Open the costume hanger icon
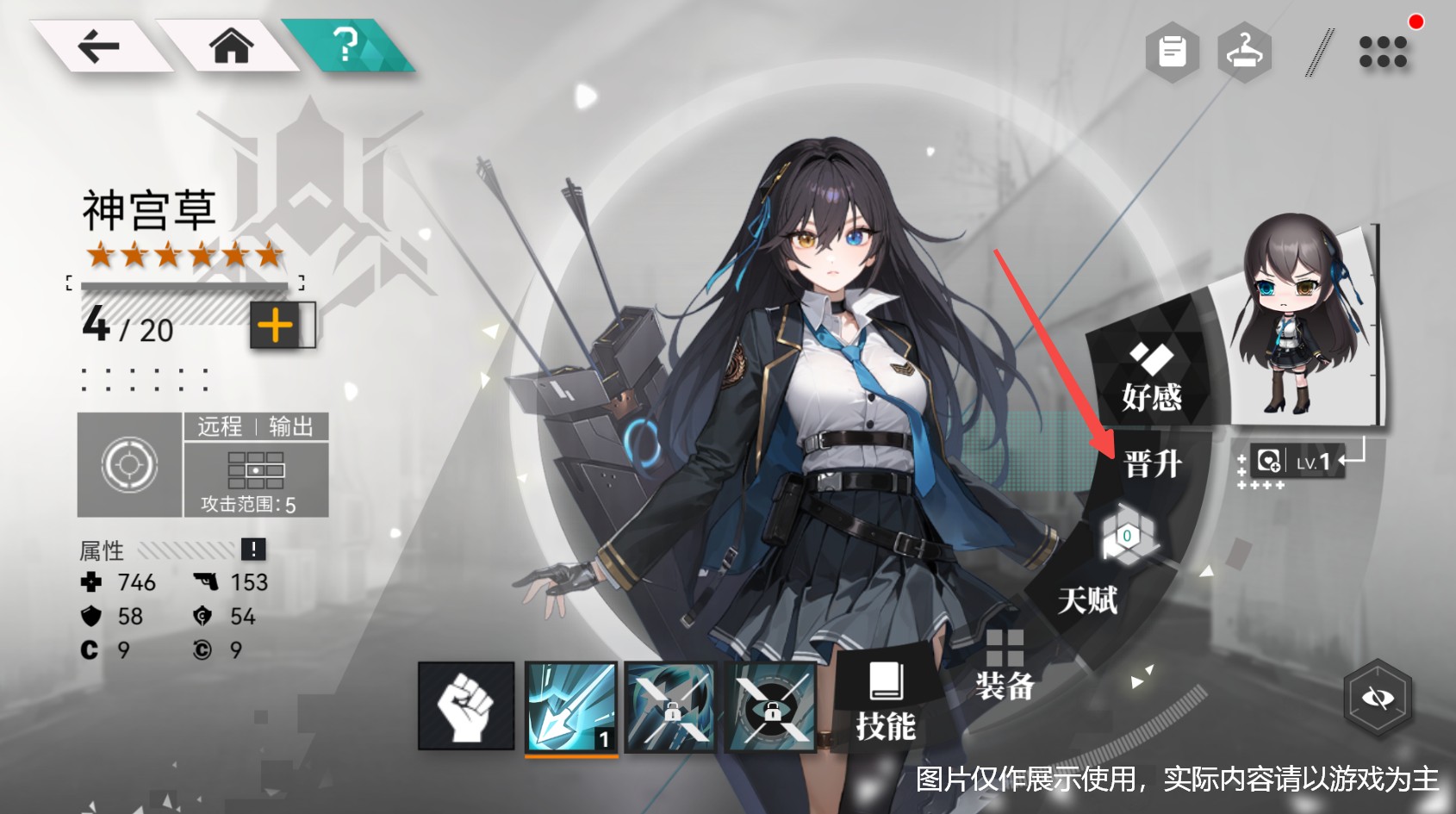The width and height of the screenshot is (1456, 814). pos(1244,50)
